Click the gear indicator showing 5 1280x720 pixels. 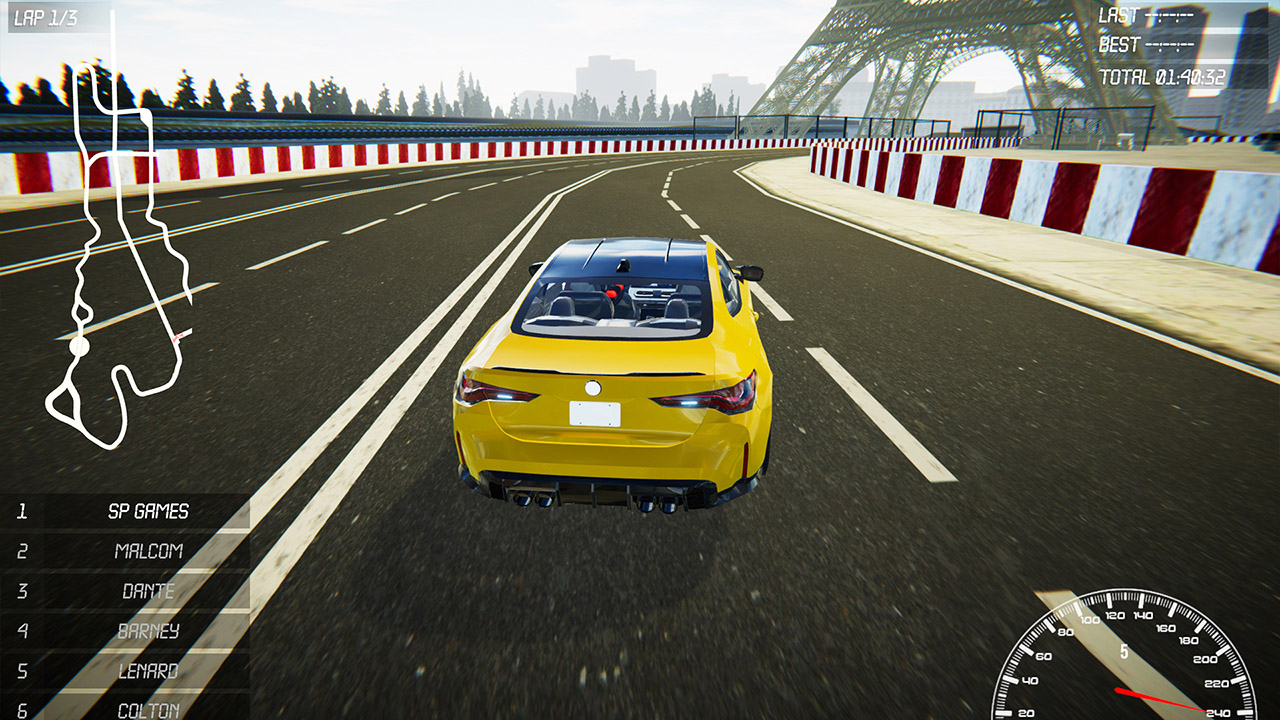click(x=1125, y=652)
